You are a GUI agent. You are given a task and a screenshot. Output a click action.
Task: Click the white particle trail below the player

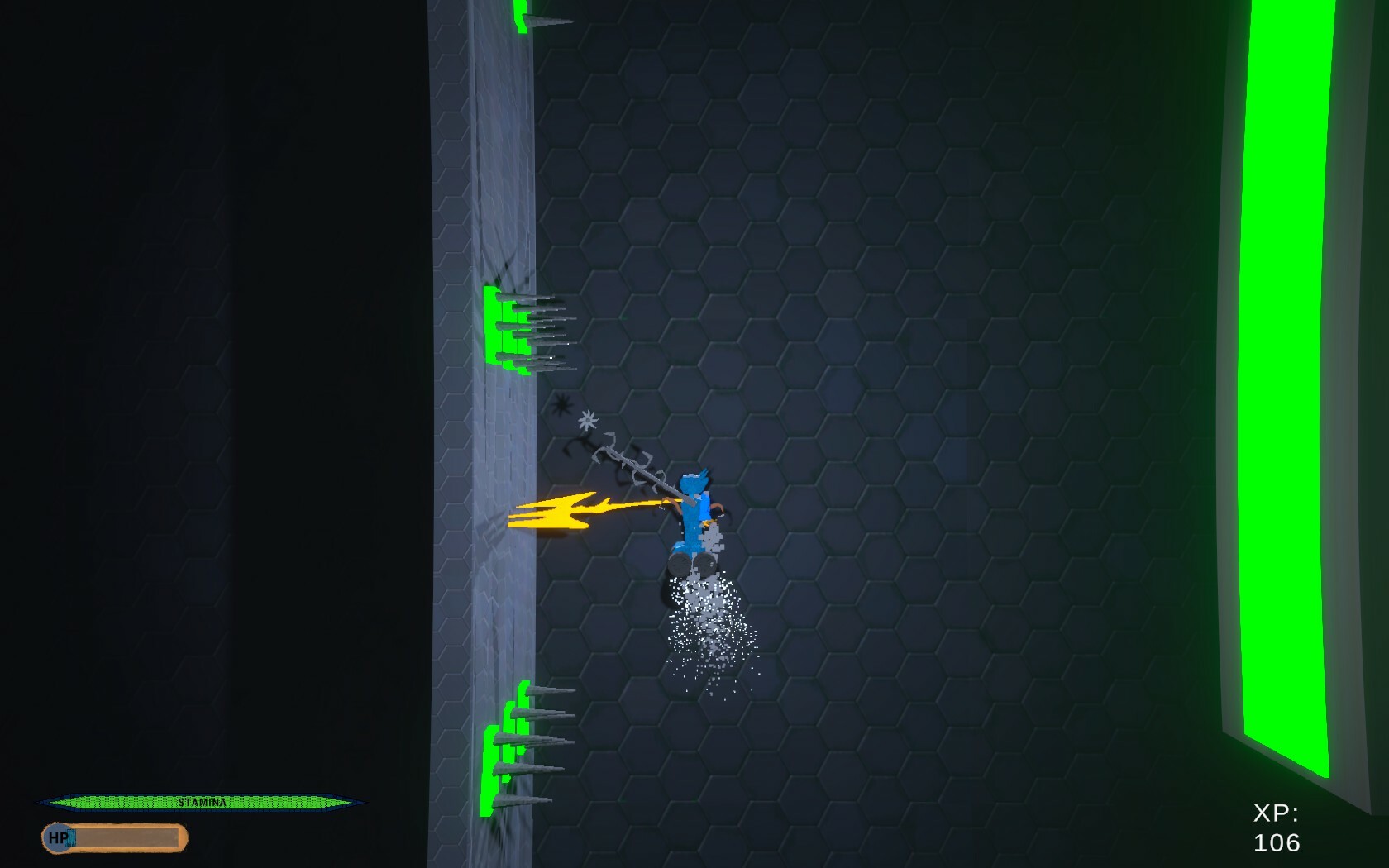[x=707, y=628]
